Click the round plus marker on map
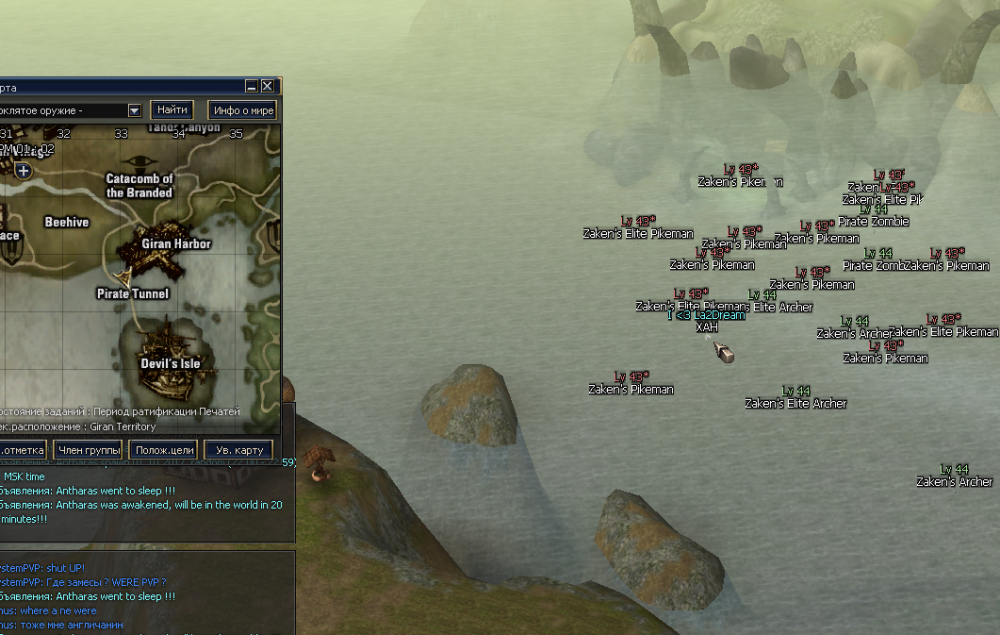Screen dimensions: 1000x635 23,171
